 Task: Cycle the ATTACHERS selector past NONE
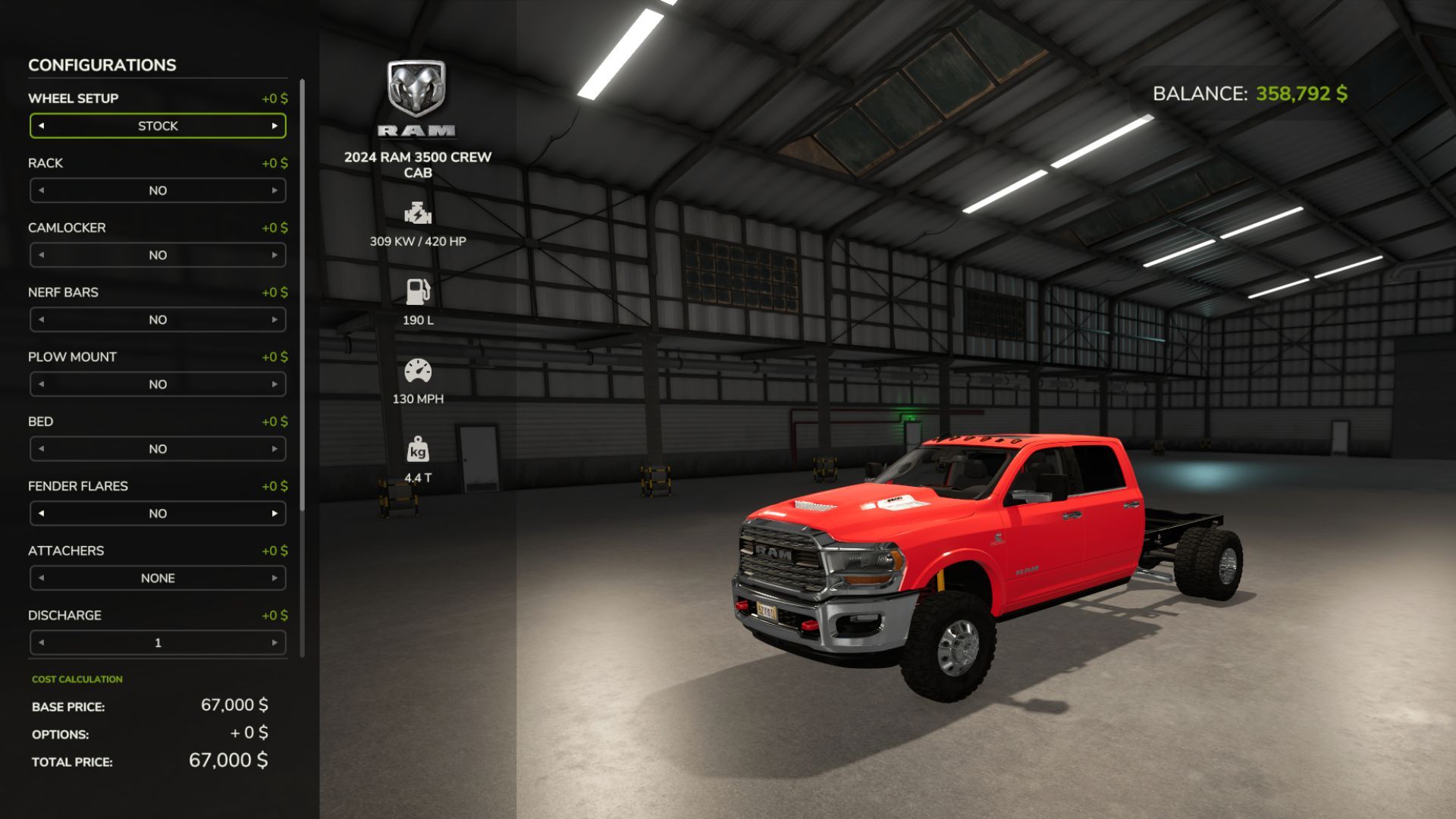(x=275, y=578)
